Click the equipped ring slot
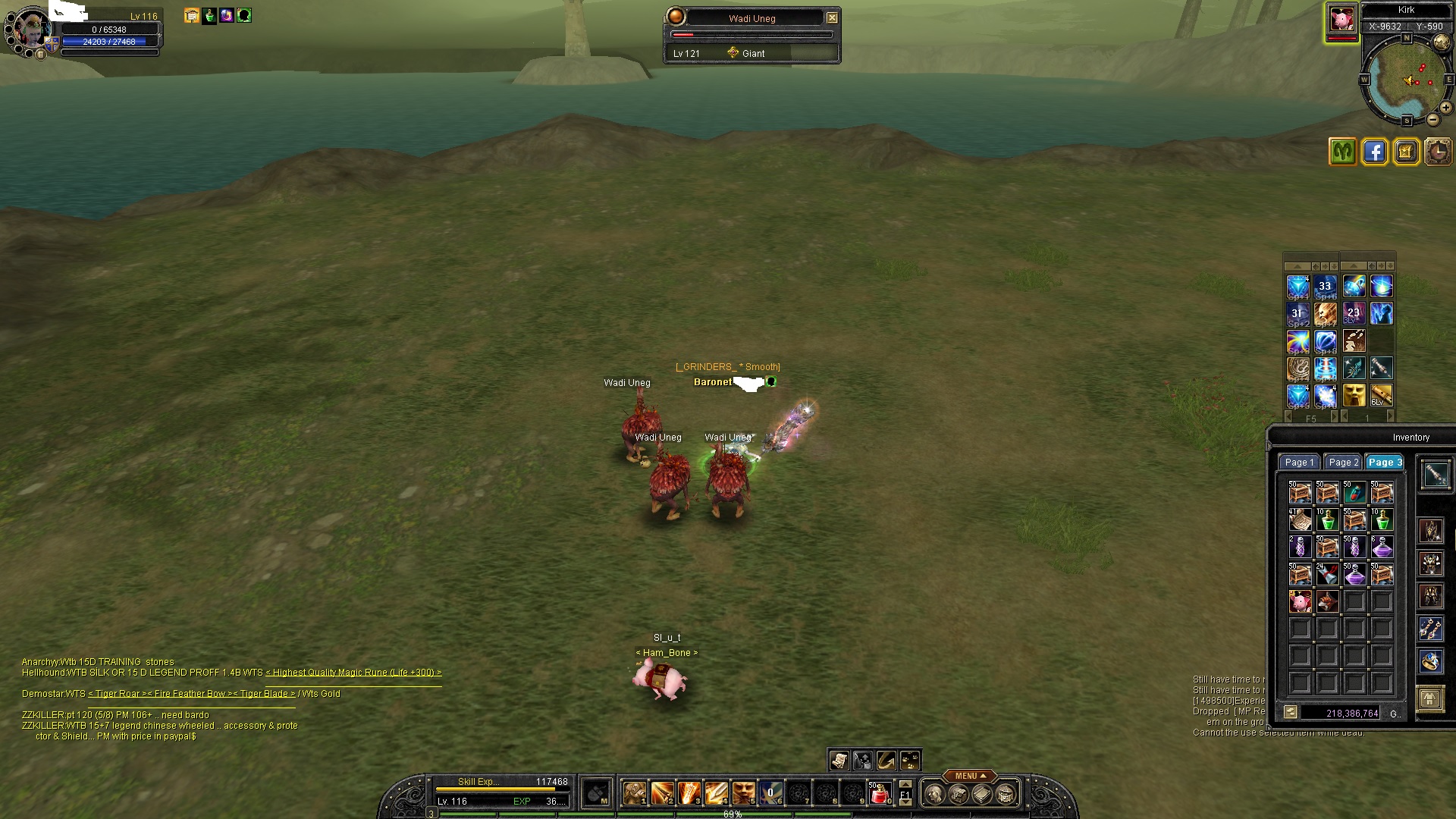This screenshot has height=819, width=1456. click(x=1430, y=661)
